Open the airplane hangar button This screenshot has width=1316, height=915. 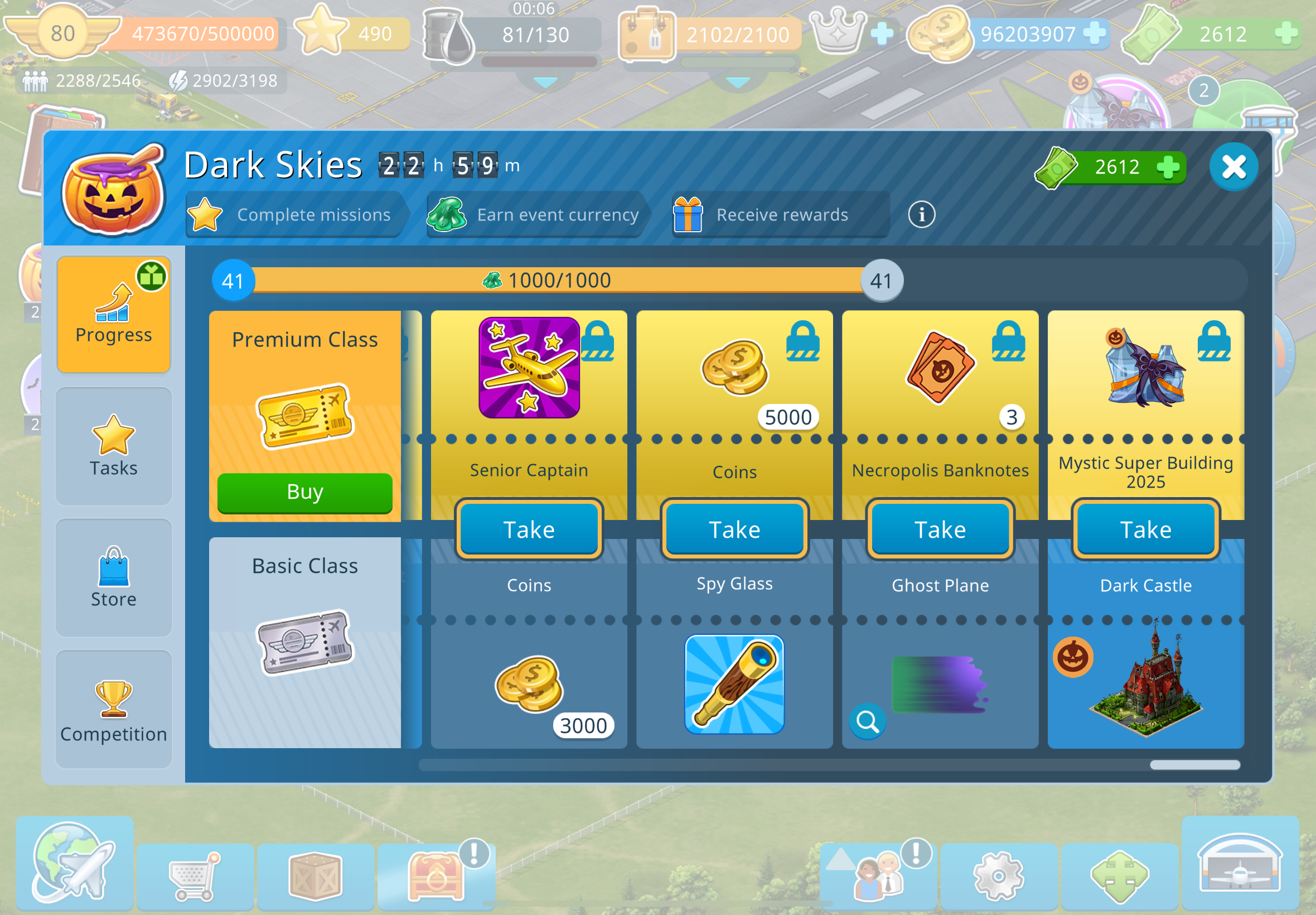click(1240, 864)
